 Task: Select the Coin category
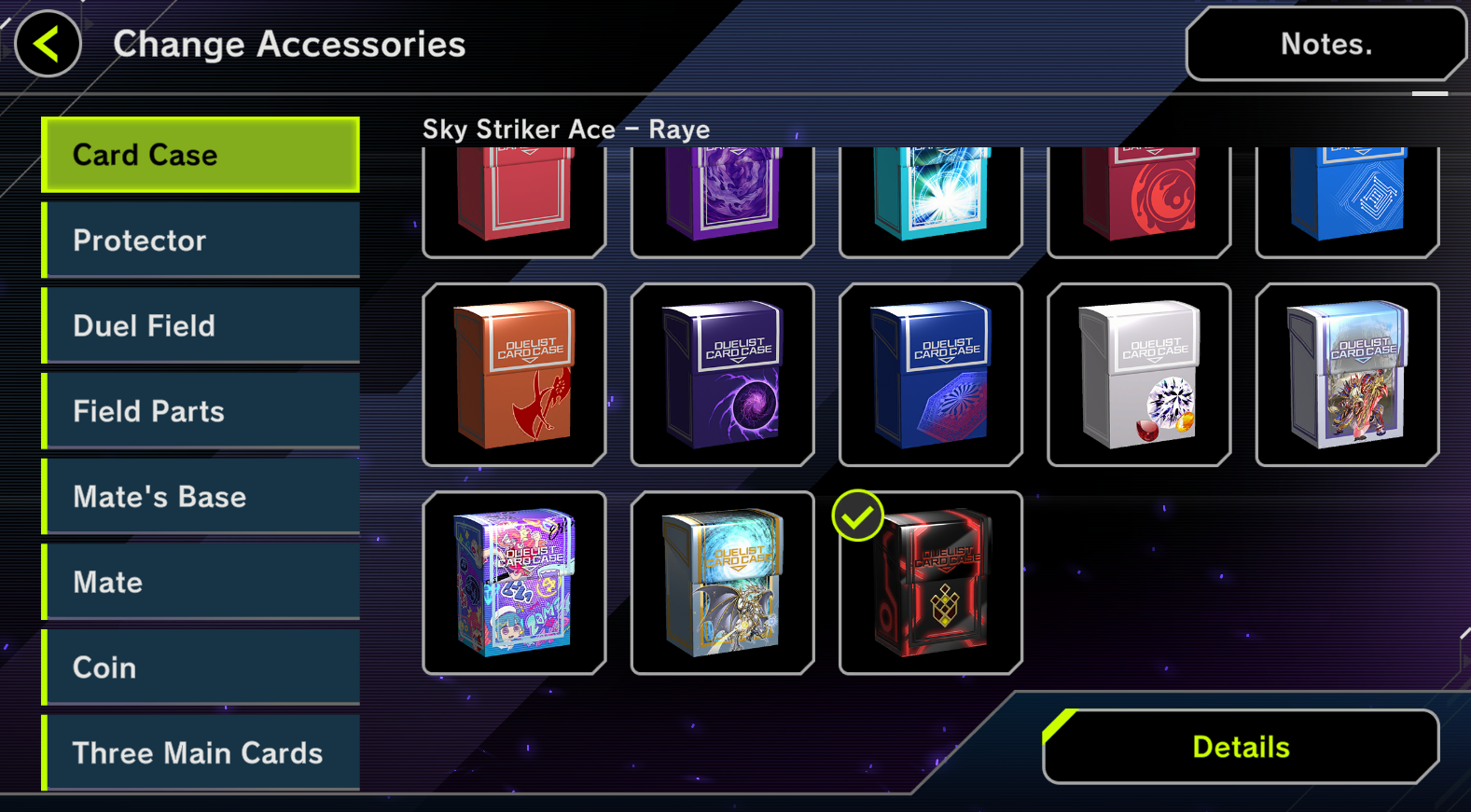pyautogui.click(x=201, y=667)
